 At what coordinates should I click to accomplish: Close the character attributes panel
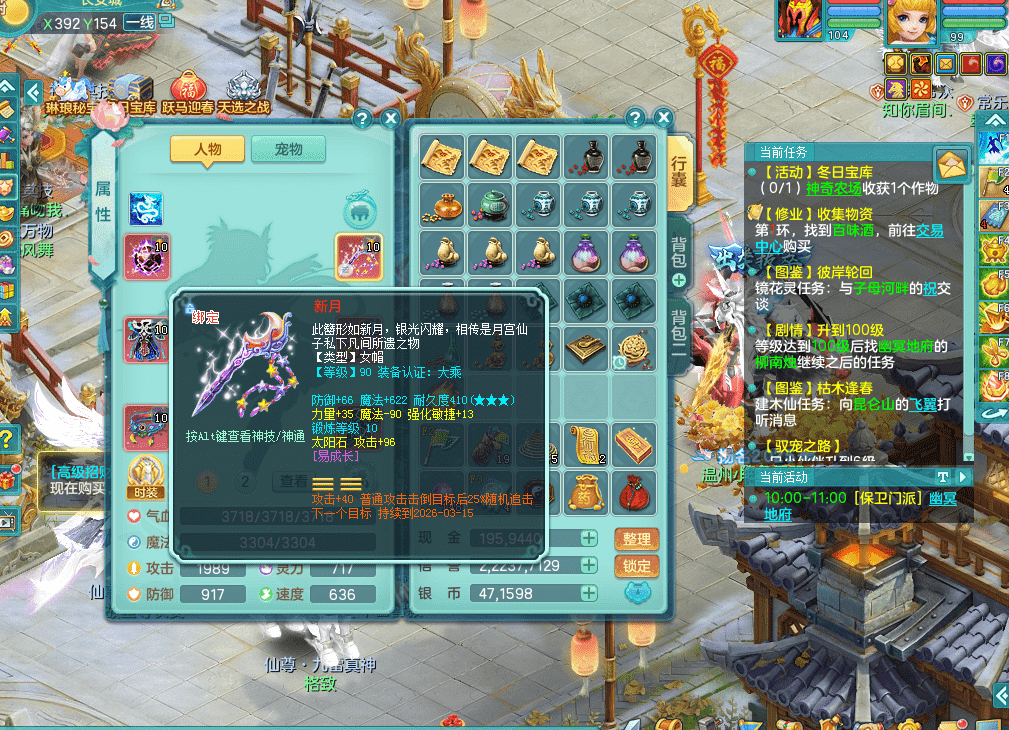point(388,118)
